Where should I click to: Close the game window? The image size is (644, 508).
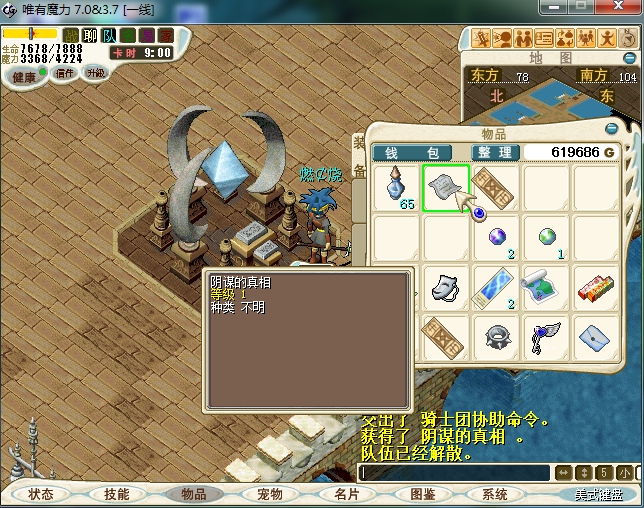[626, 10]
